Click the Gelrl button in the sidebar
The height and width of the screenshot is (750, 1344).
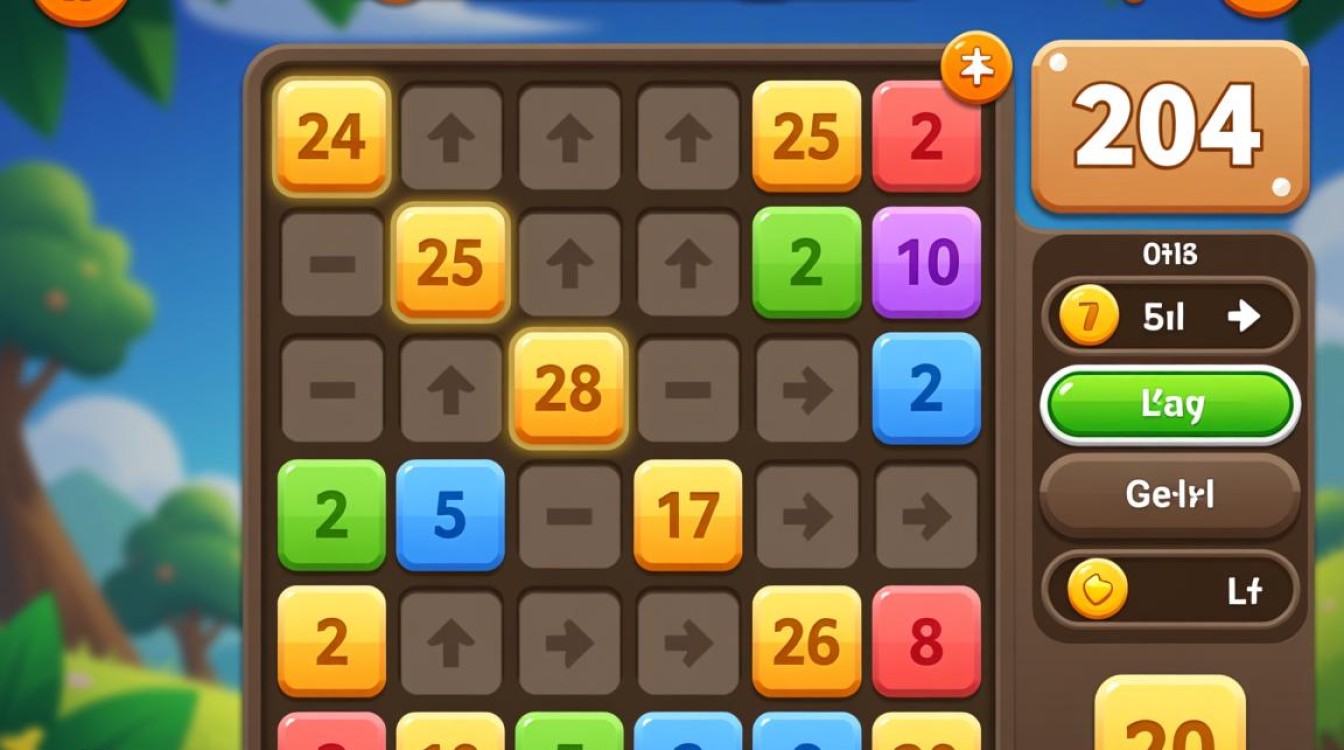[x=1172, y=494]
